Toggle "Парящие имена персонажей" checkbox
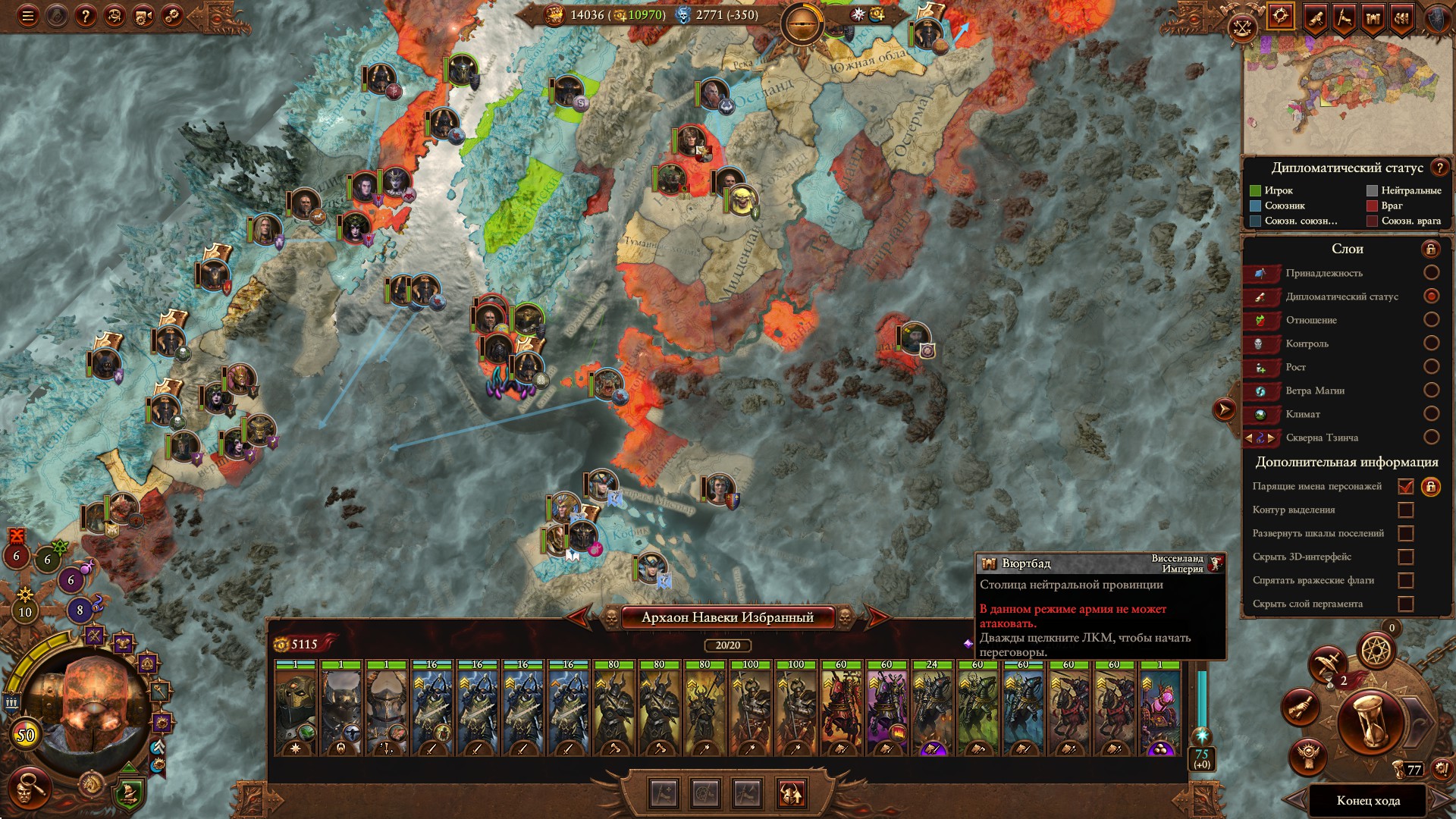Viewport: 1456px width, 819px height. (1405, 486)
